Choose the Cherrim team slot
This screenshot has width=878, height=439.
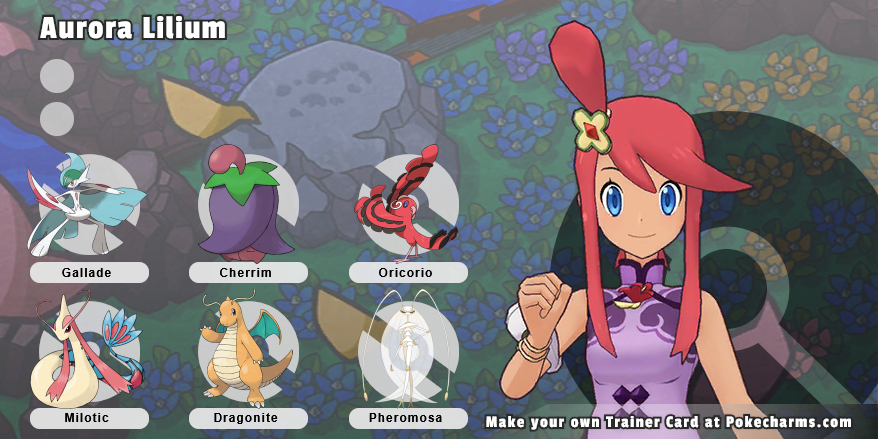248,205
